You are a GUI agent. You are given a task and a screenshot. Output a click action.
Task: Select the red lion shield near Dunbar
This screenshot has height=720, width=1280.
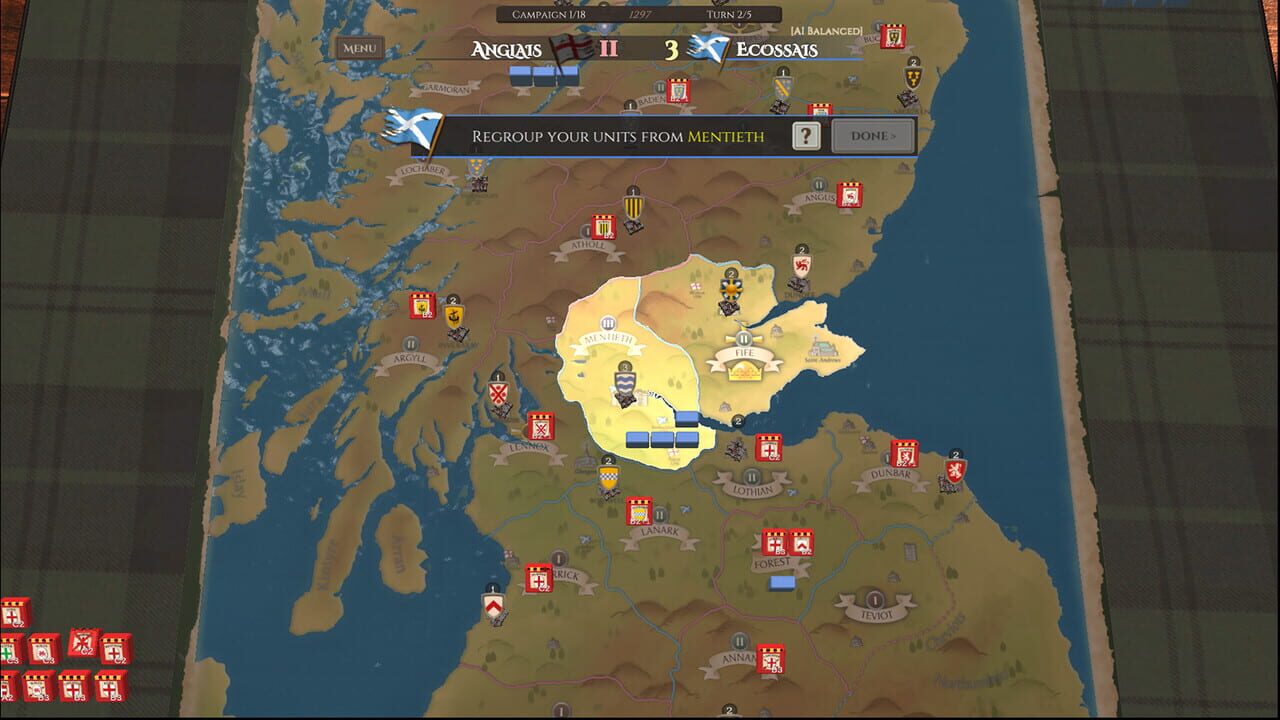[x=956, y=470]
